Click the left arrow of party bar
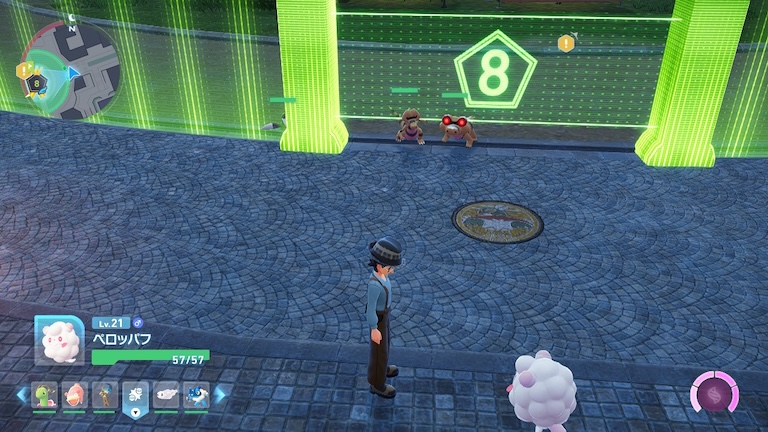768x432 pixels. click(21, 395)
